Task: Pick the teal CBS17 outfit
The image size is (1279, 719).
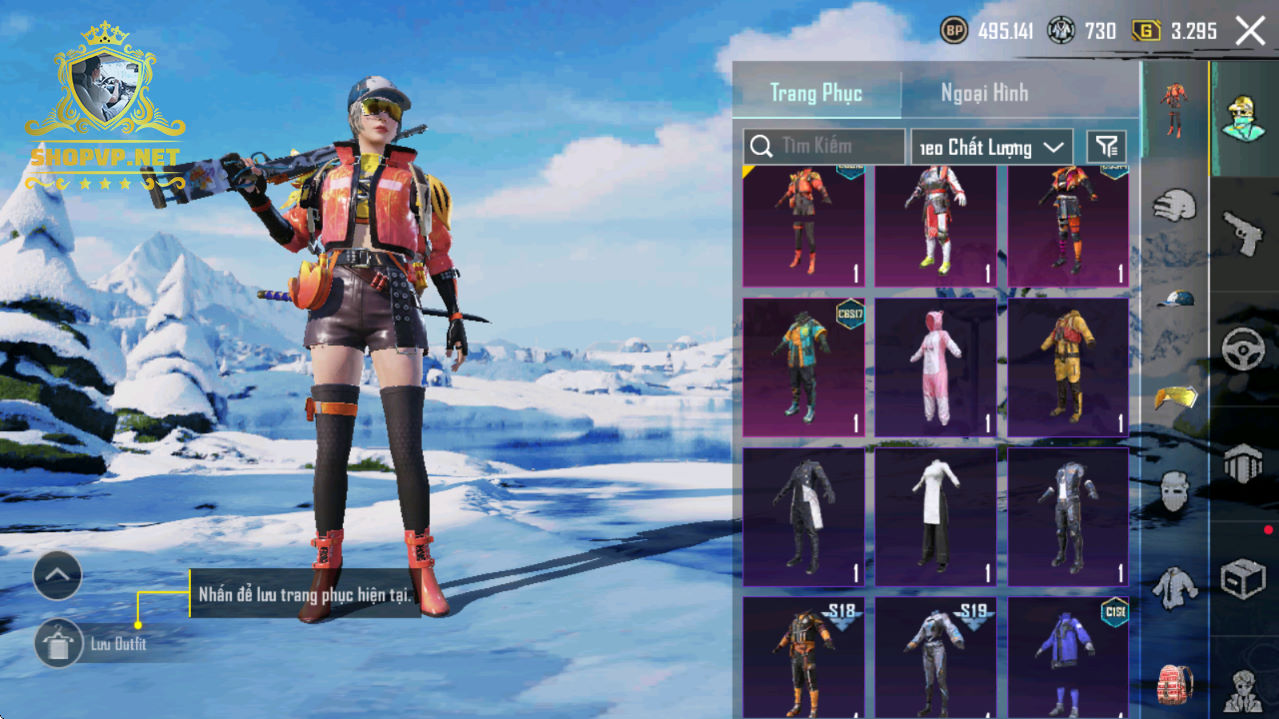Action: click(803, 367)
